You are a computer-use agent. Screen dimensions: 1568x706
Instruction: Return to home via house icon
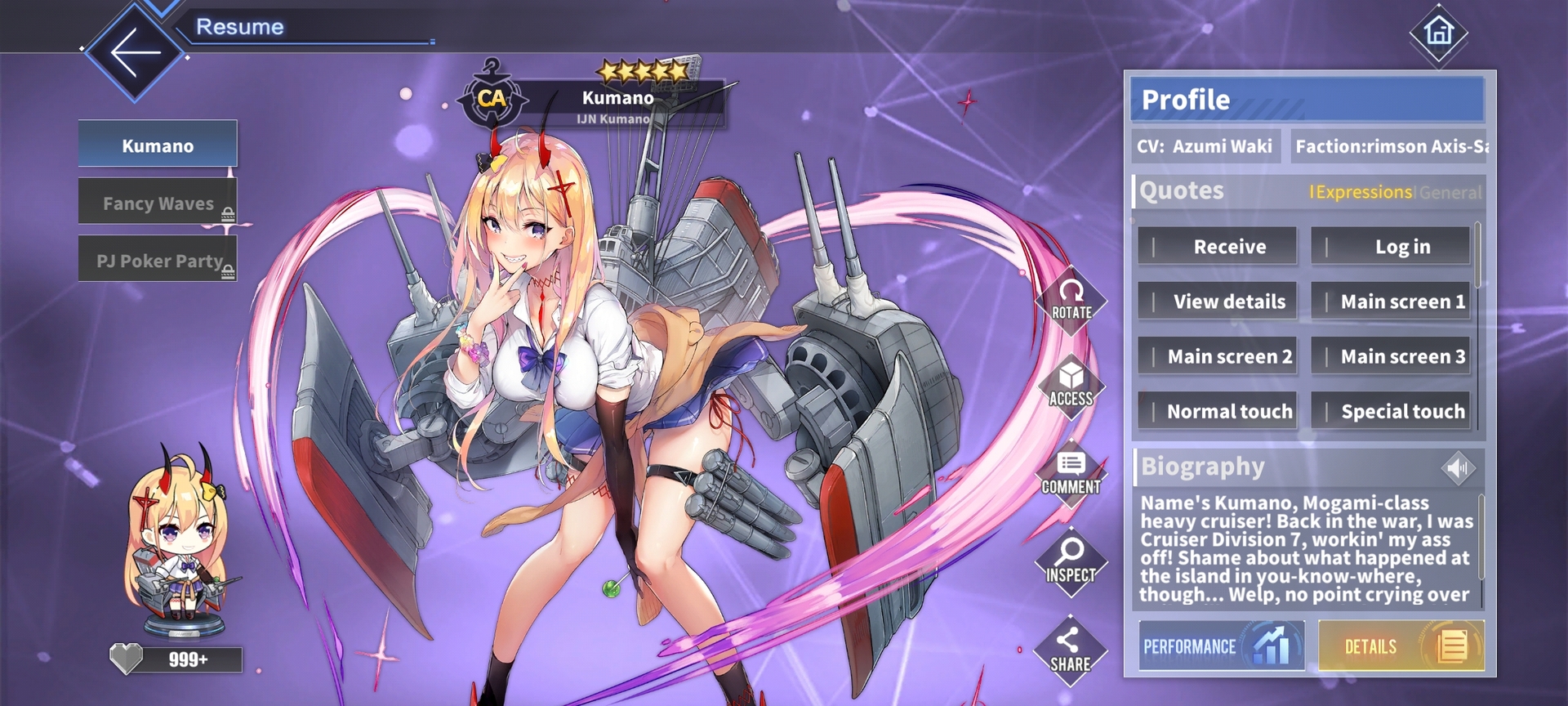1438,33
